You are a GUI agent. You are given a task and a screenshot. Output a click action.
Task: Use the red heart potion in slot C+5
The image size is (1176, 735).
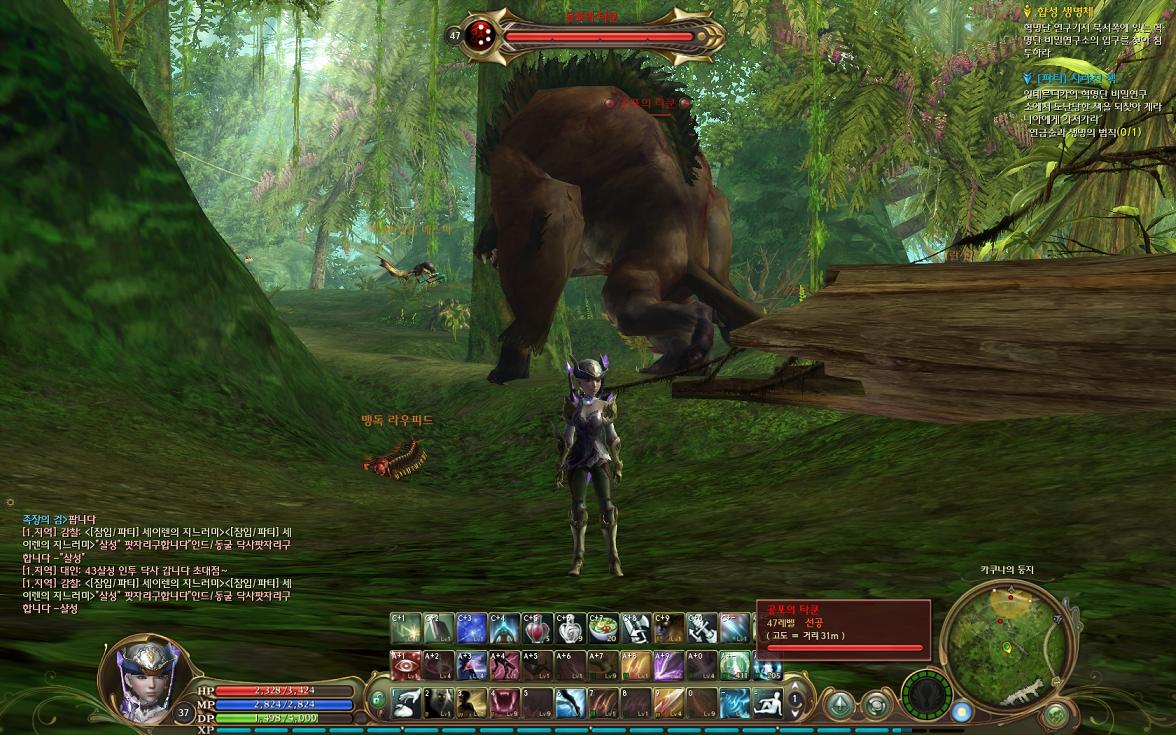click(x=538, y=628)
